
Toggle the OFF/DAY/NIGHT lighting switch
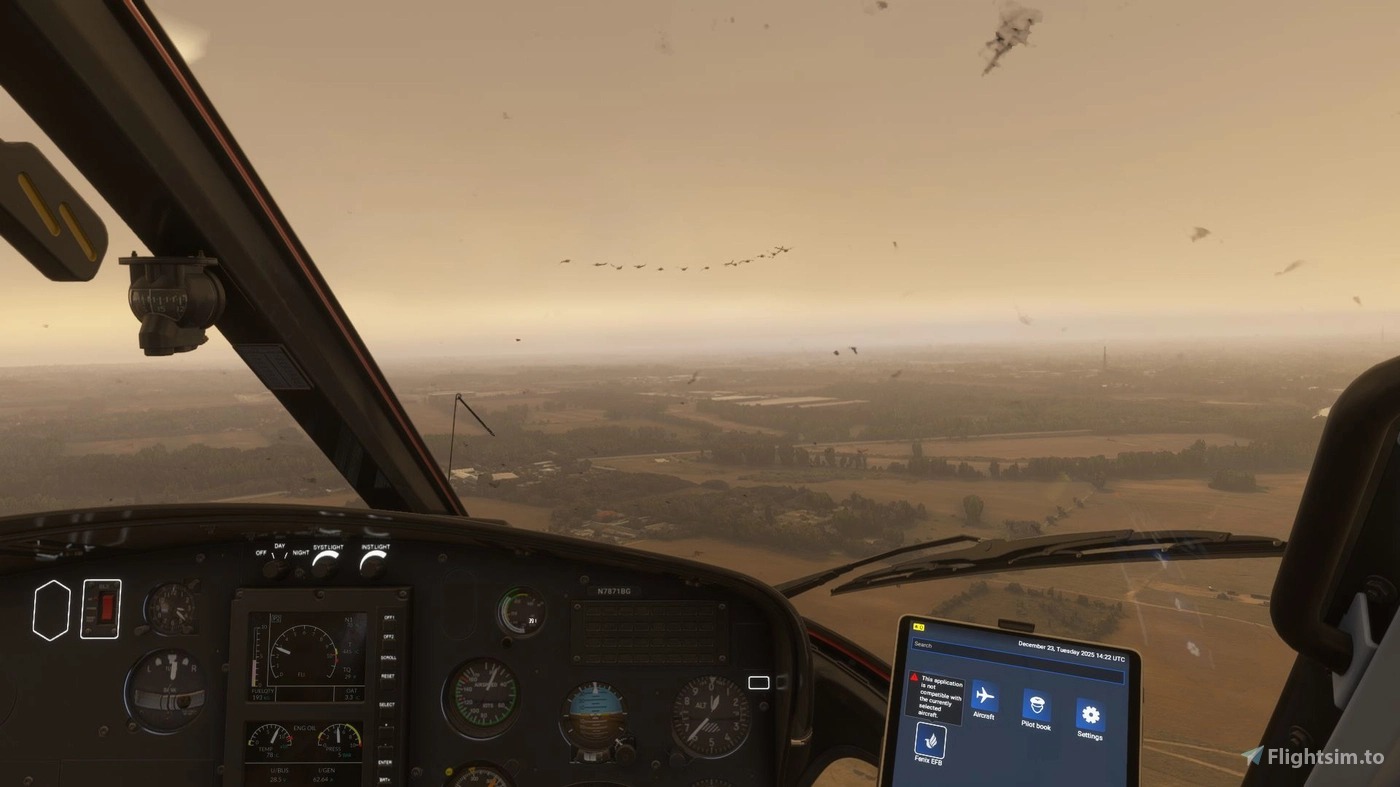(x=276, y=567)
